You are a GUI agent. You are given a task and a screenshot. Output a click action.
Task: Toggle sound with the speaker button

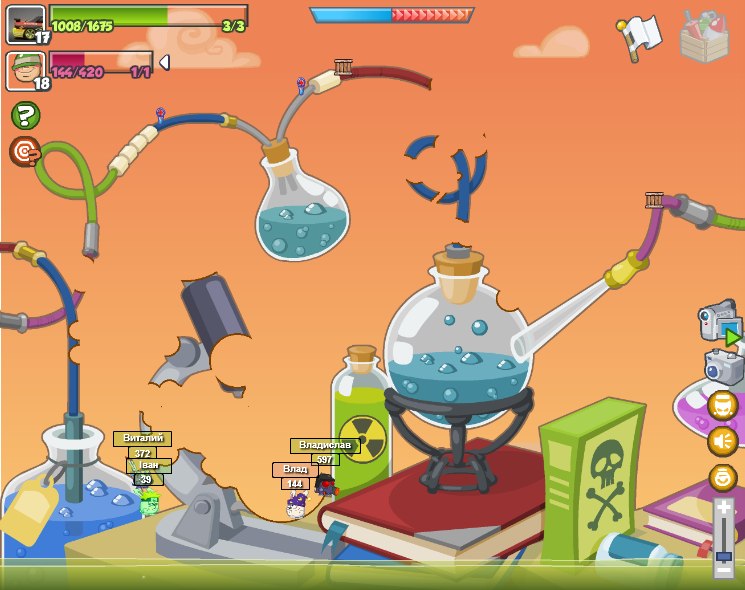tap(722, 441)
